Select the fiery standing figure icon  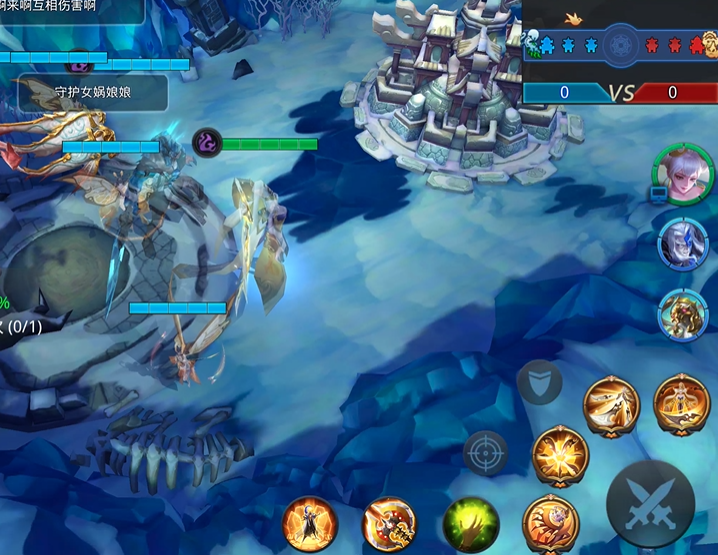(x=308, y=522)
